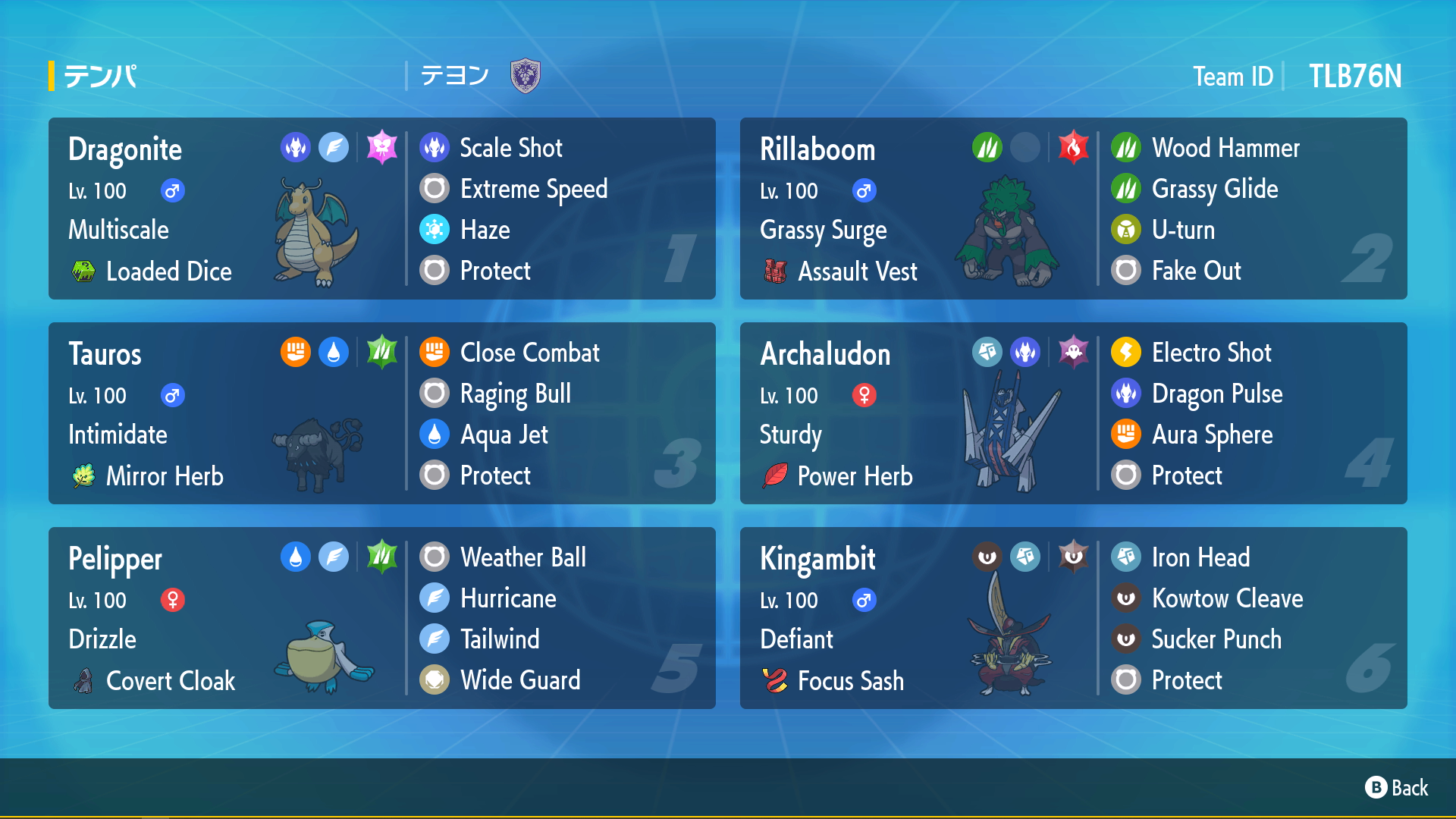Click Dragonite's Scale Shot move
The image size is (1456, 819).
510,148
